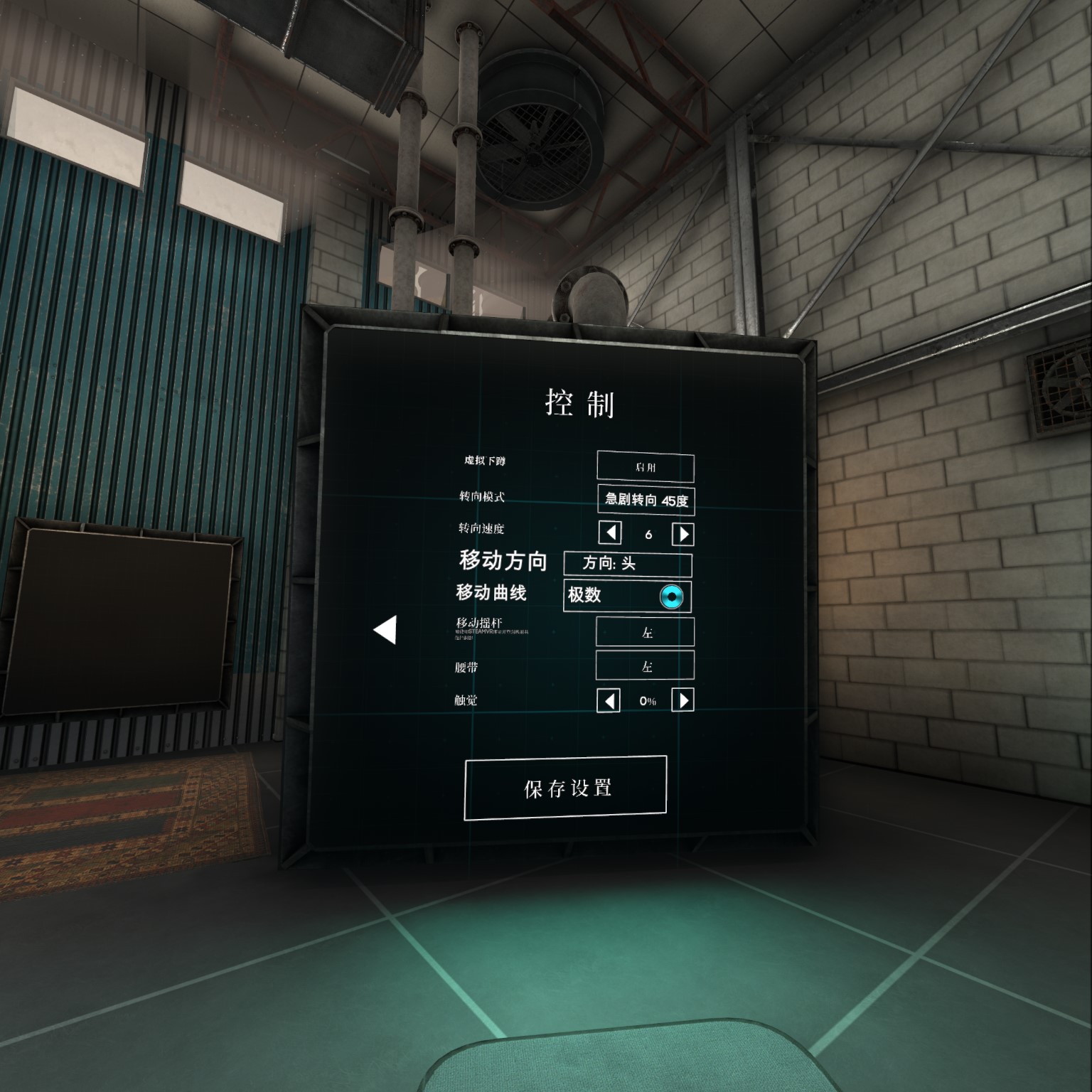Click right arrow to increase 触觉 percentage
1092x1092 pixels.
point(685,700)
